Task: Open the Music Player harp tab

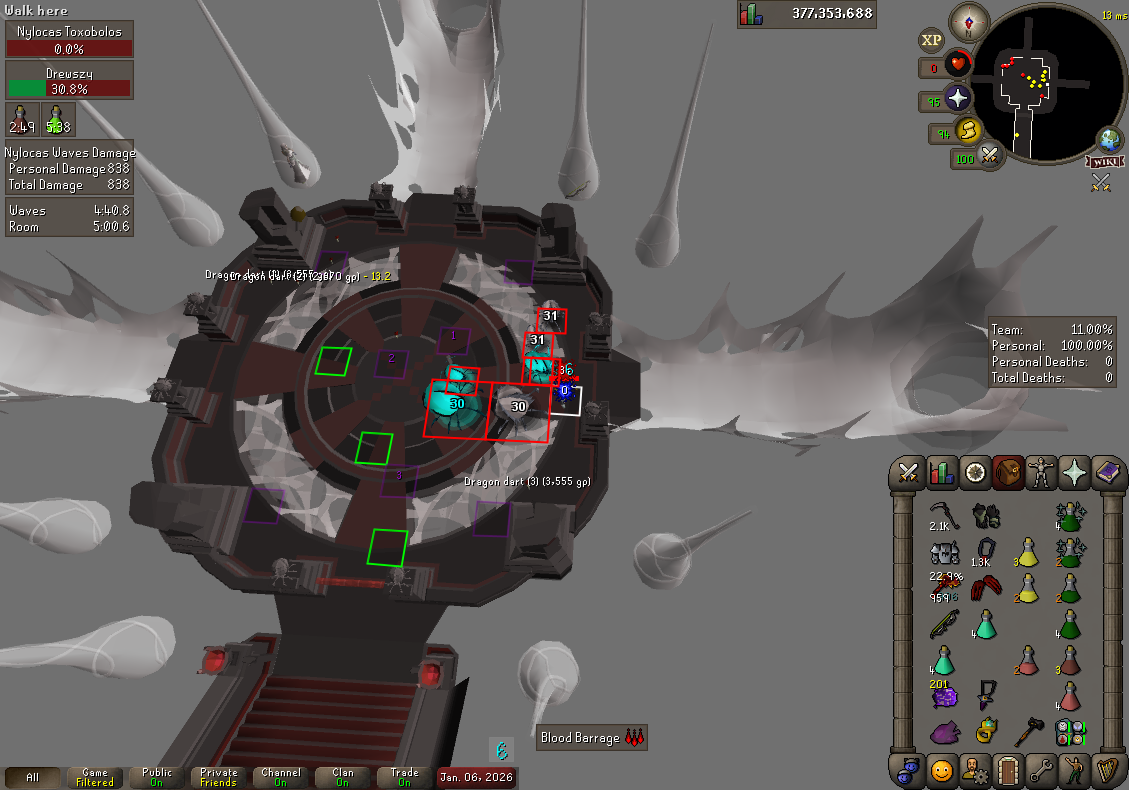Action: pyautogui.click(x=1106, y=771)
